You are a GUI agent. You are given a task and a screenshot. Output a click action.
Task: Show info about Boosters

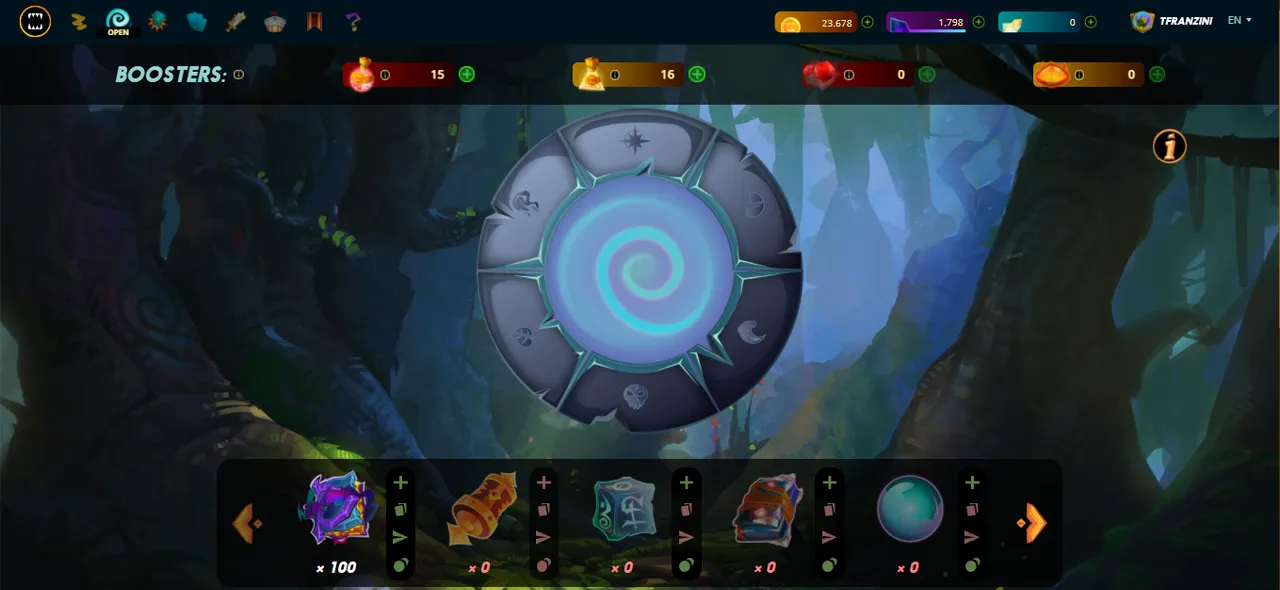[239, 75]
